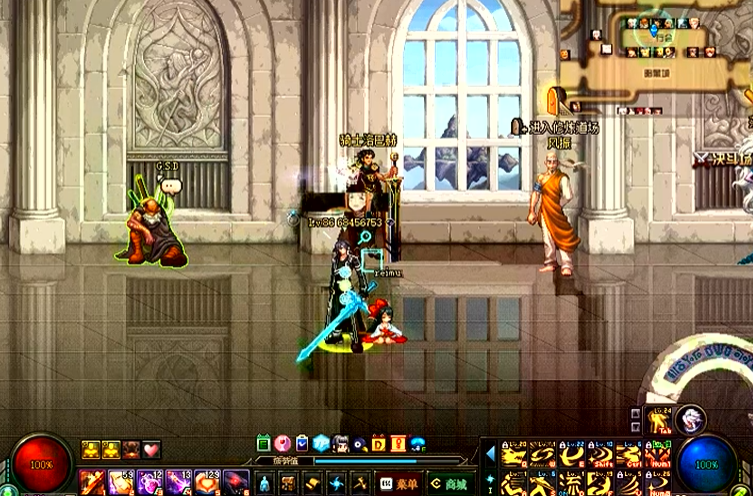Click the town minimap

pyautogui.click(x=655, y=45)
